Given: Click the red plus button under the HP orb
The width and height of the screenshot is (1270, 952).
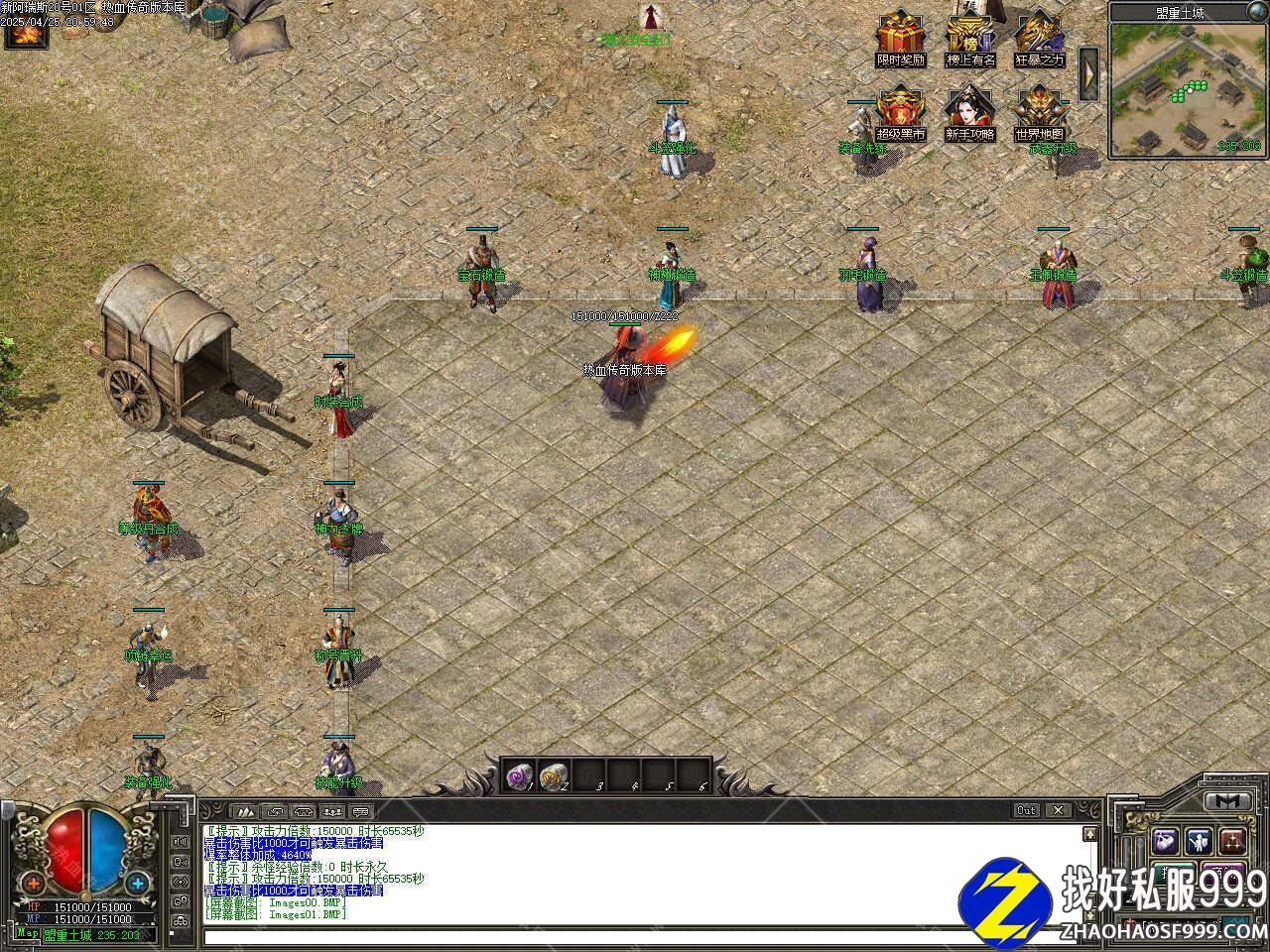Looking at the screenshot, I should [x=35, y=883].
